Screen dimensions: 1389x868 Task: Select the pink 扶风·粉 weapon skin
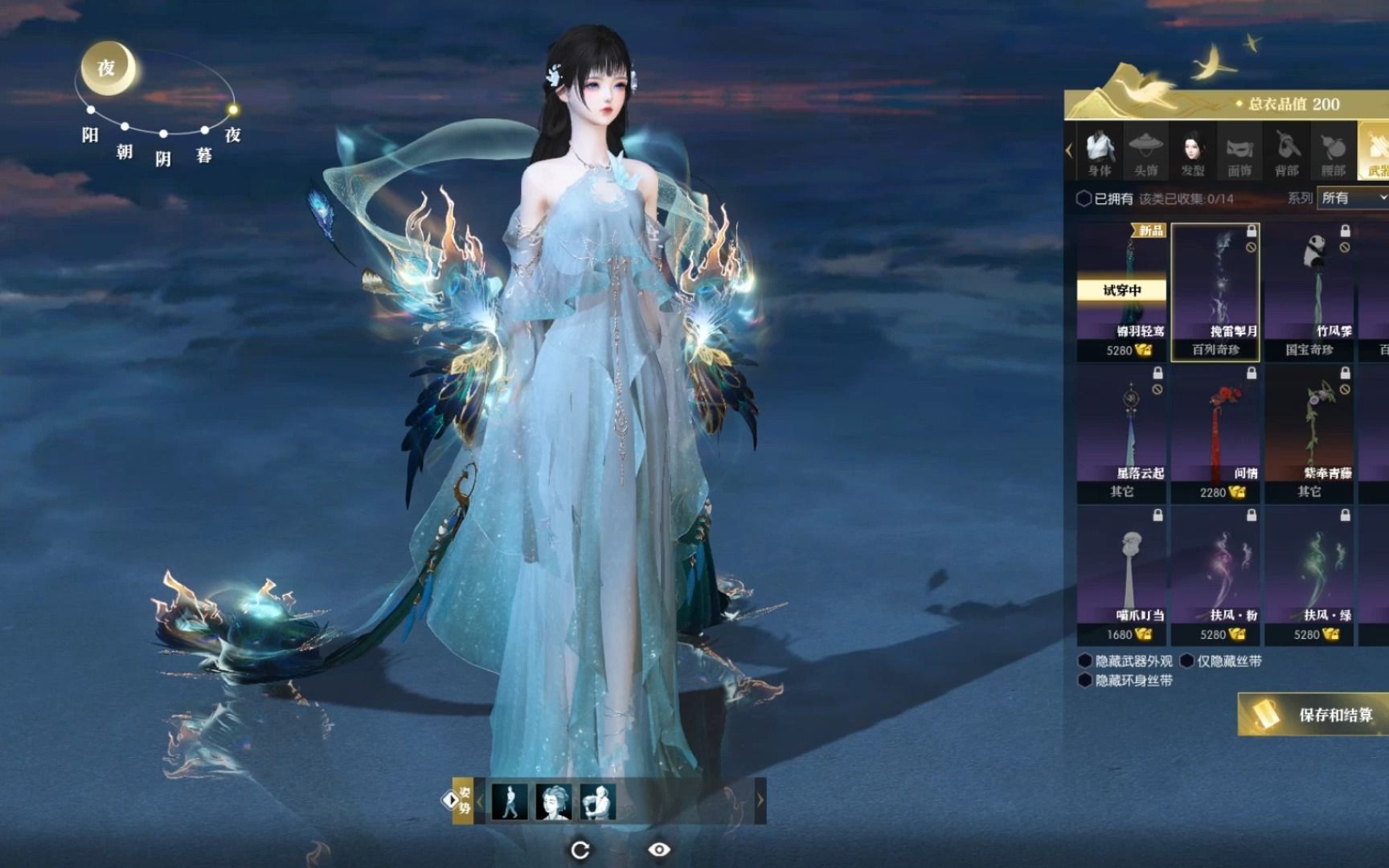[x=1215, y=575]
